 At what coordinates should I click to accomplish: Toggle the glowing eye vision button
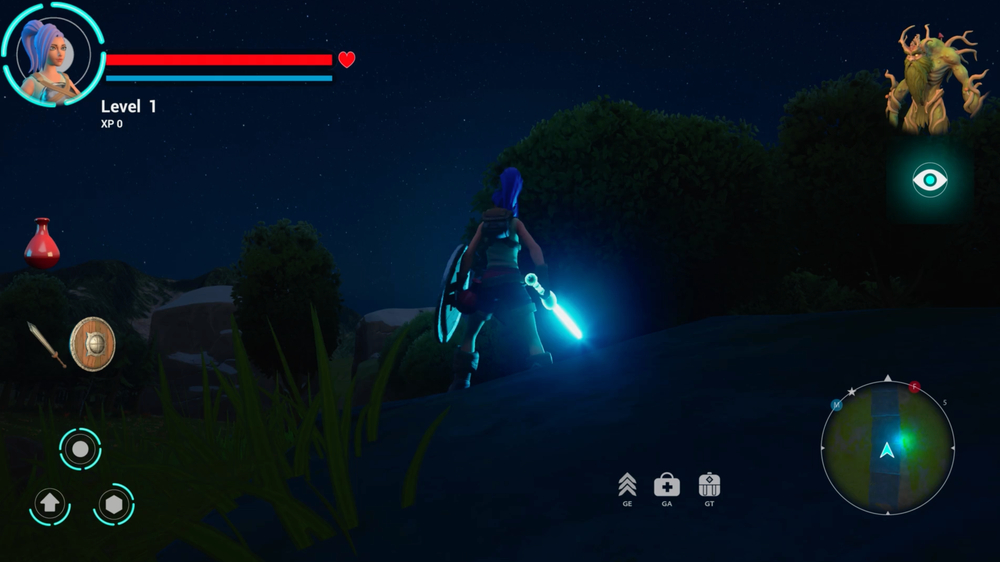(x=929, y=180)
